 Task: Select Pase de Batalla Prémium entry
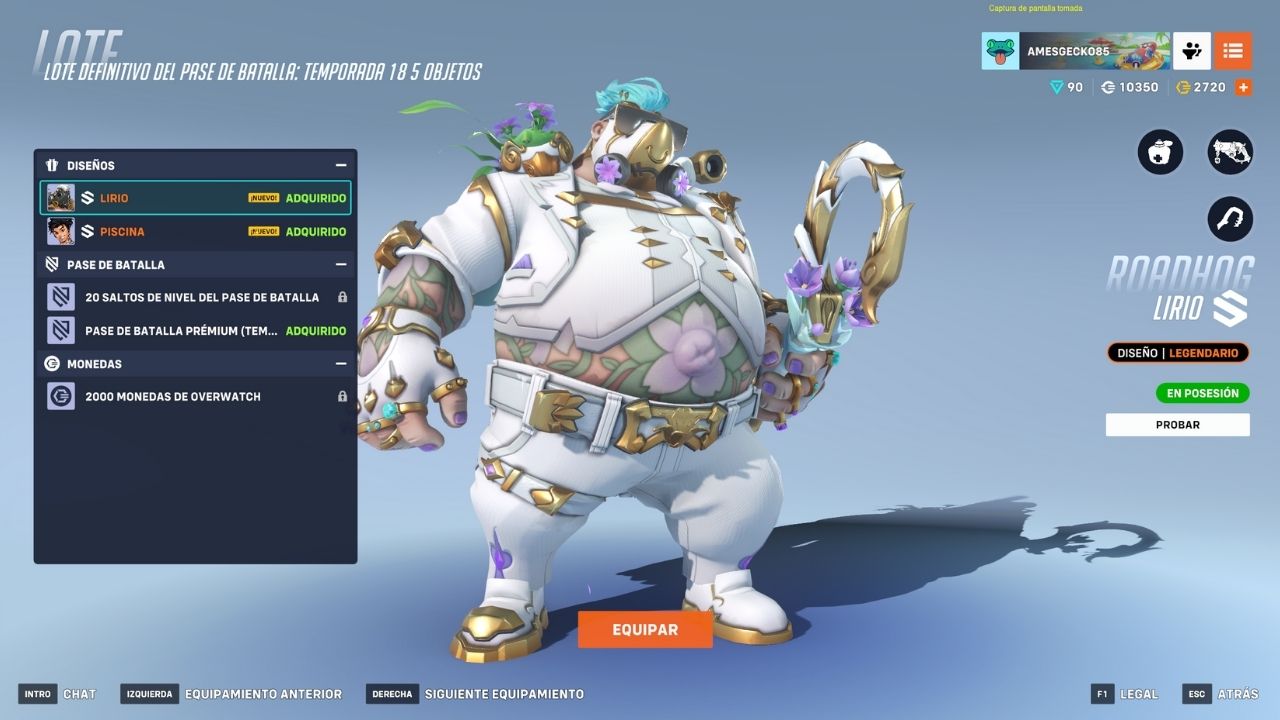pyautogui.click(x=195, y=330)
